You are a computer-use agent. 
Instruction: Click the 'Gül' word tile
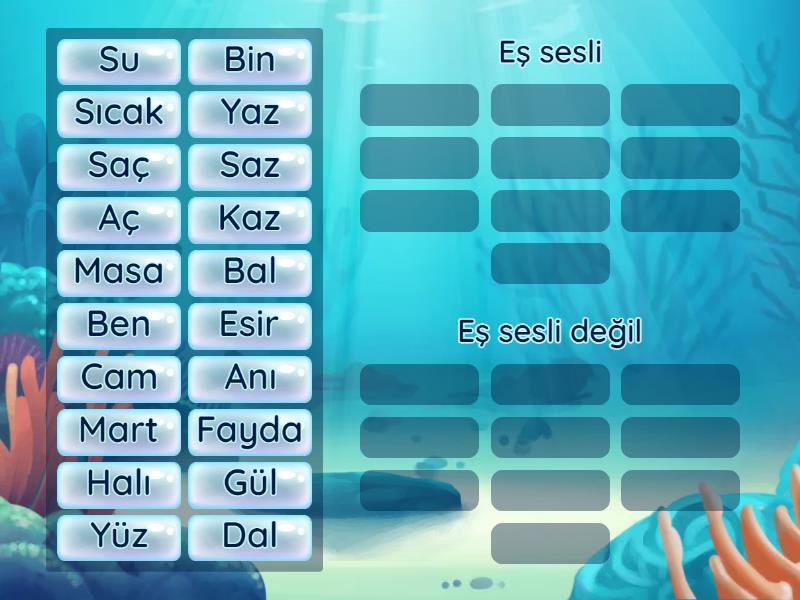click(250, 485)
